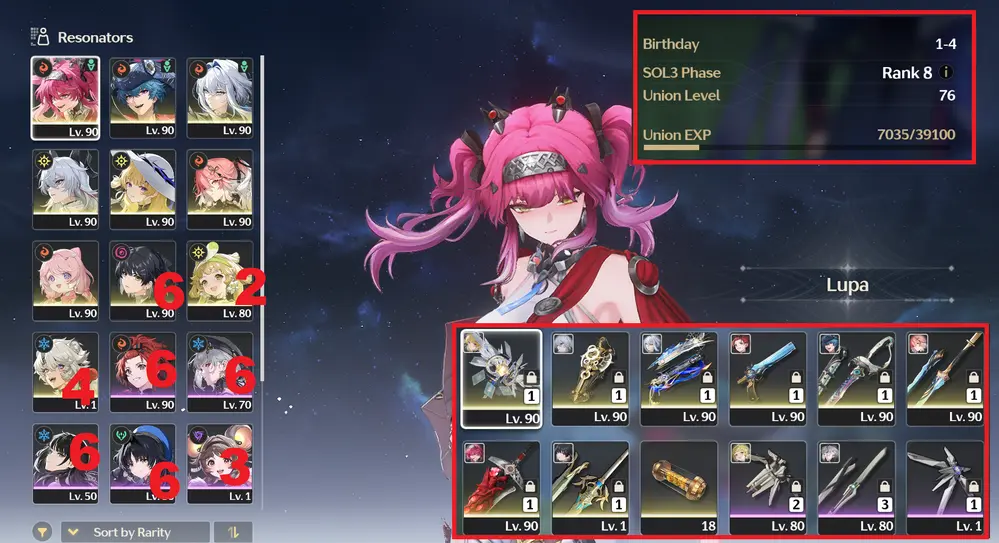Toggle the sort order arrows button
This screenshot has height=543, width=999.
tap(233, 532)
